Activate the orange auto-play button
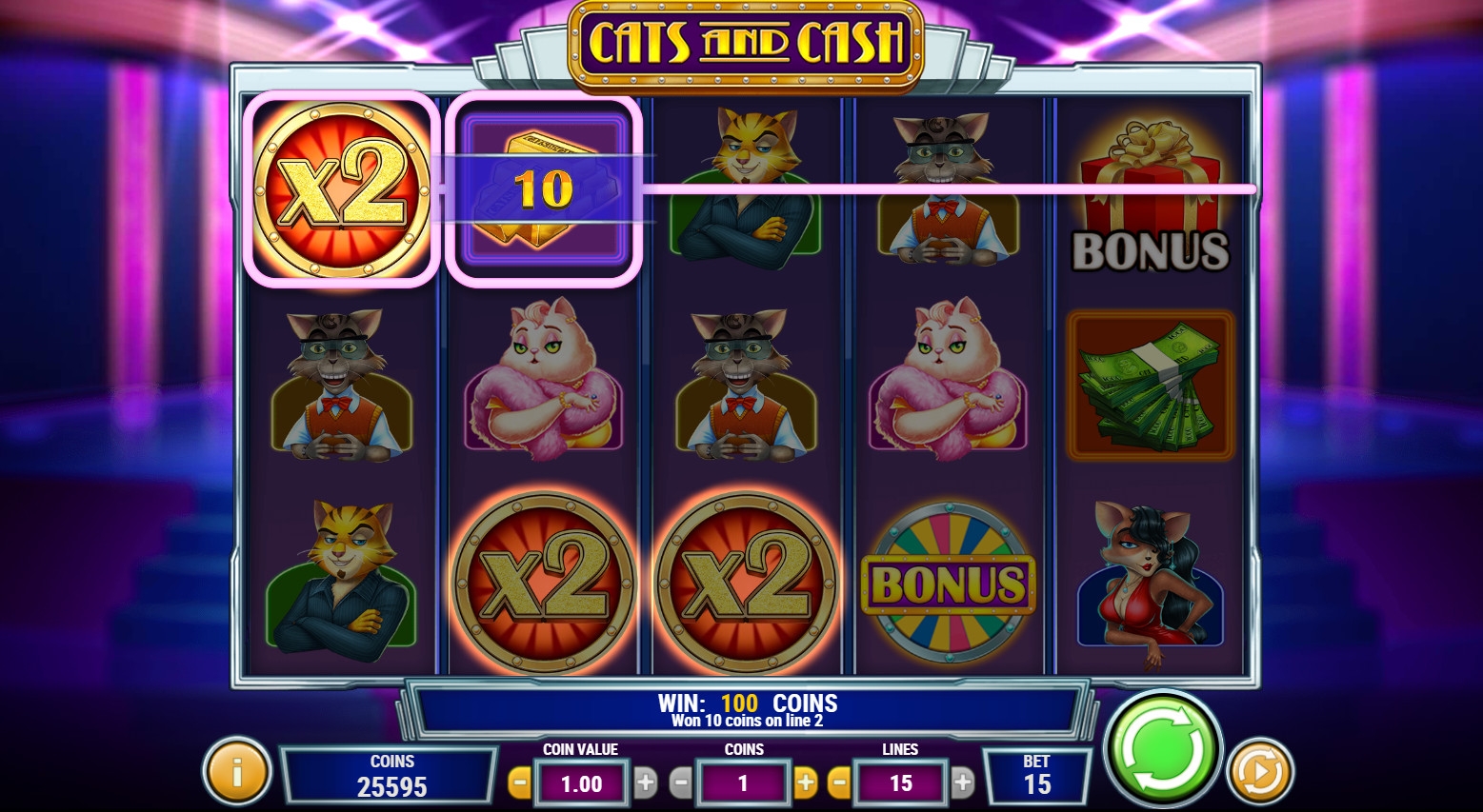 click(x=1259, y=771)
